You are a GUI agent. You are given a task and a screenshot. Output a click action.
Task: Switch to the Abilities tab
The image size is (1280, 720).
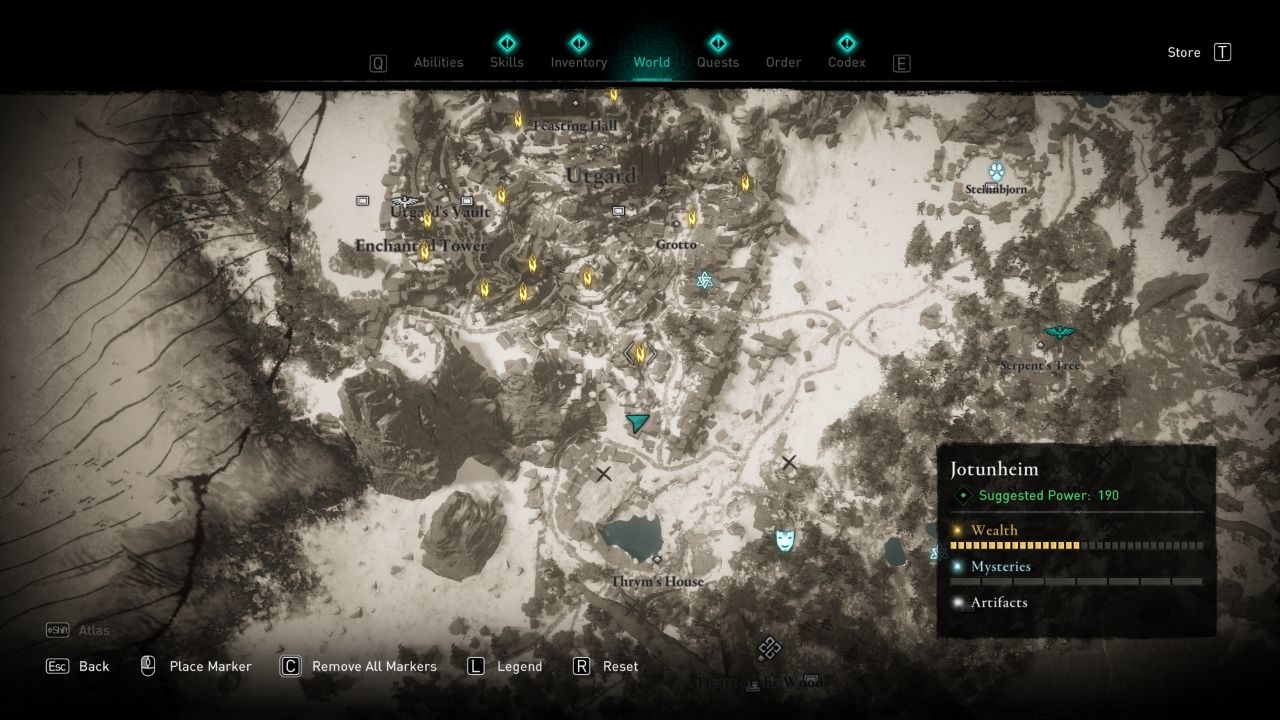pyautogui.click(x=438, y=62)
